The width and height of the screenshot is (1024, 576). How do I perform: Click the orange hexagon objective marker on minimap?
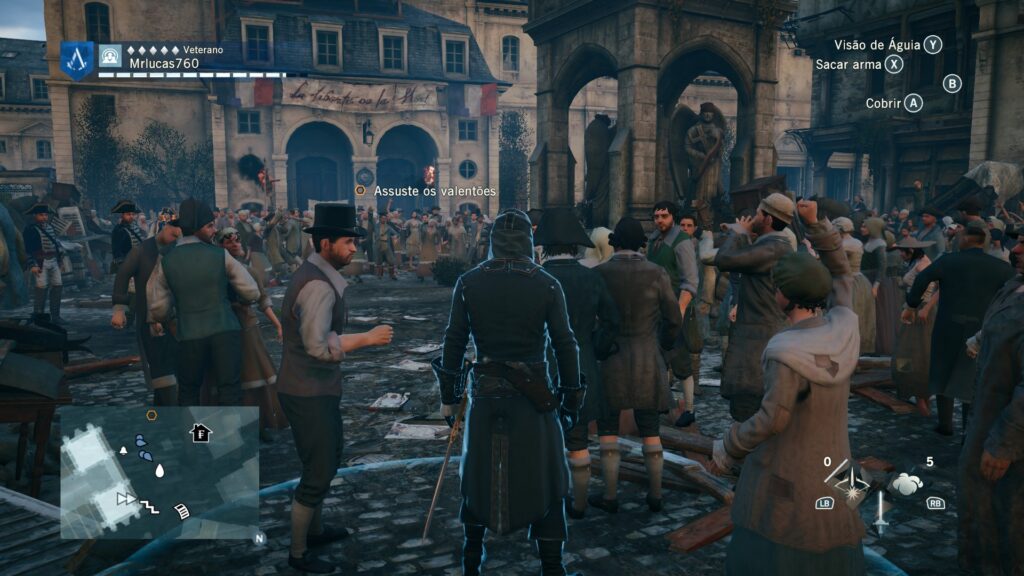coord(151,415)
